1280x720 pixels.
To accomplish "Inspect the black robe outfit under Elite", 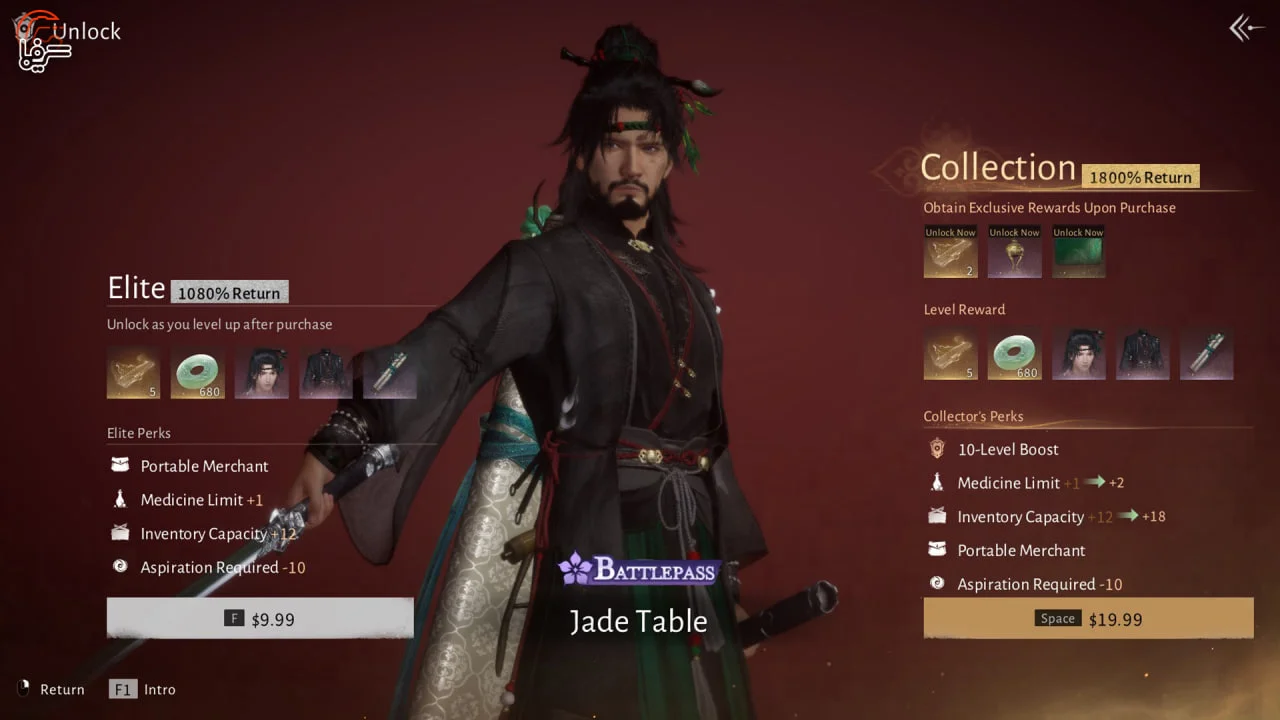I will click(325, 373).
